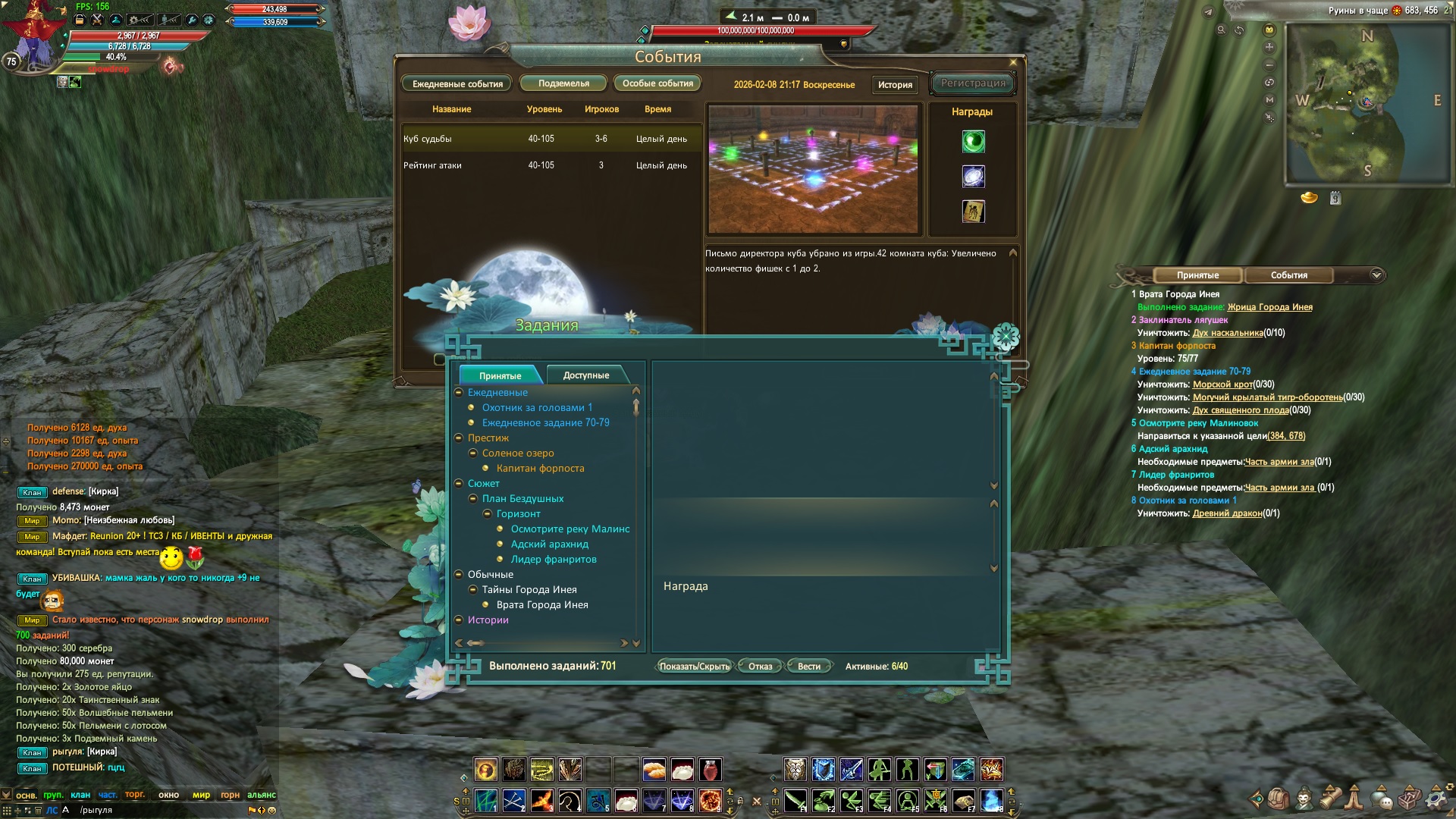Open the История button
1456x819 pixels.
tap(895, 85)
